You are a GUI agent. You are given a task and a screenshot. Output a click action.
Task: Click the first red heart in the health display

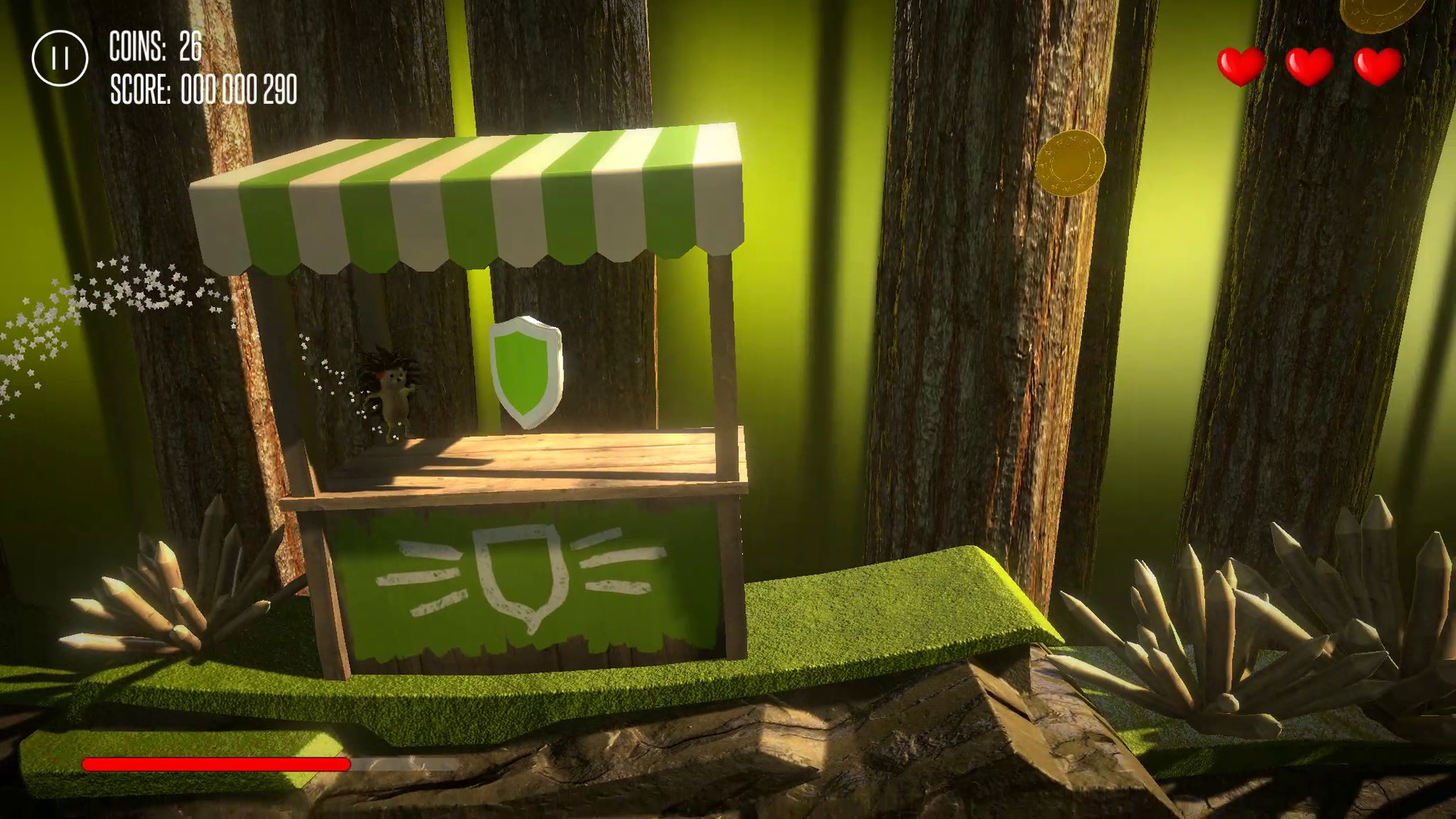(x=1239, y=64)
